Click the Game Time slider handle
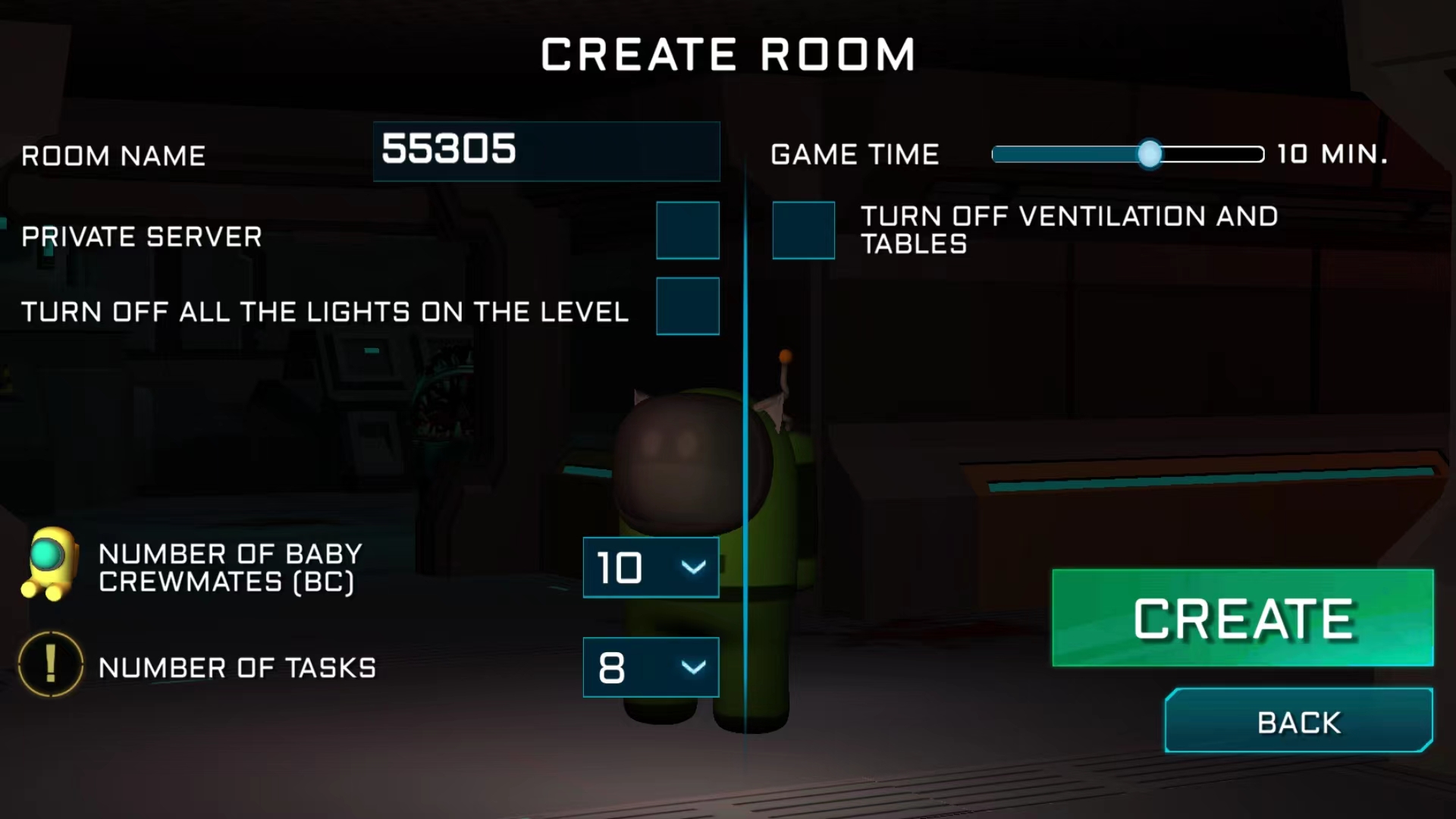This screenshot has width=1456, height=819. [x=1149, y=154]
